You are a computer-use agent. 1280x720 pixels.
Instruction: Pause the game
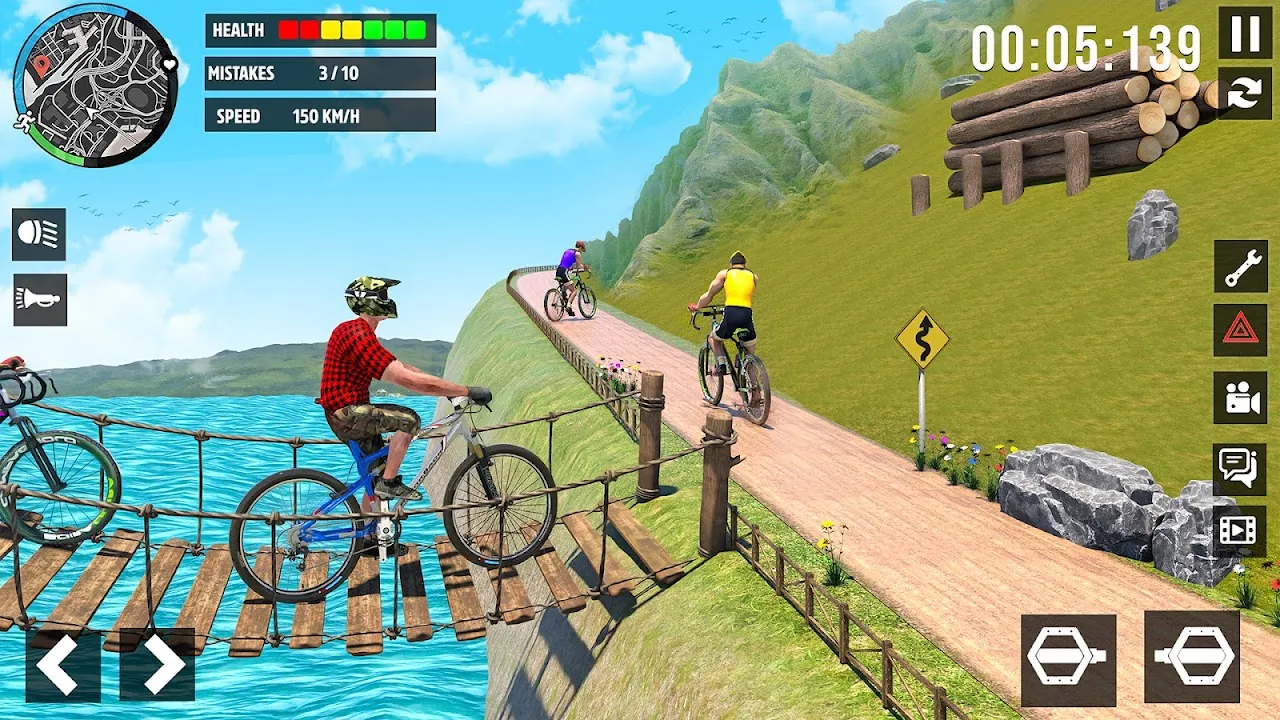coord(1245,33)
